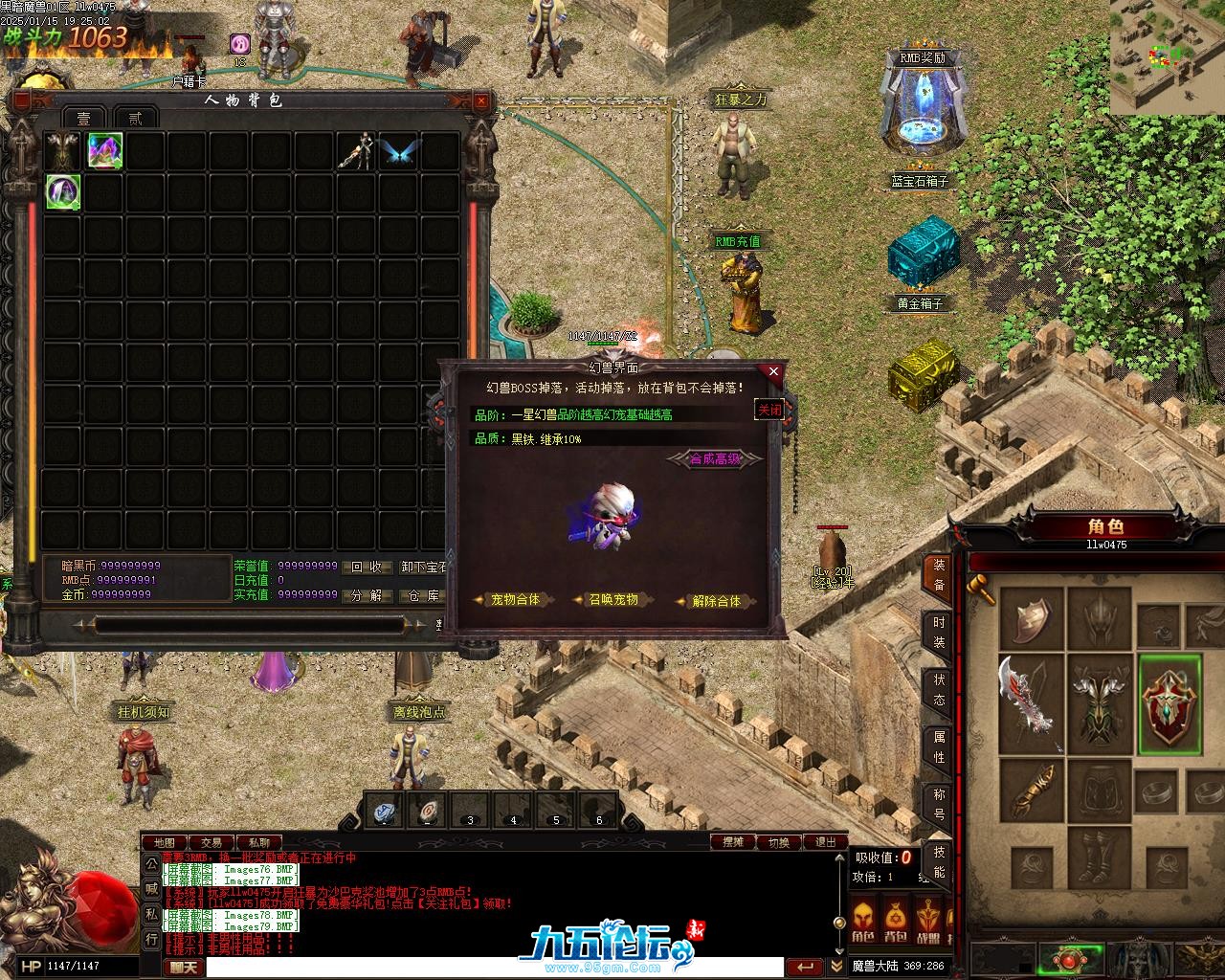
Task: Open the 分解 decompose function
Action: pyautogui.click(x=367, y=595)
